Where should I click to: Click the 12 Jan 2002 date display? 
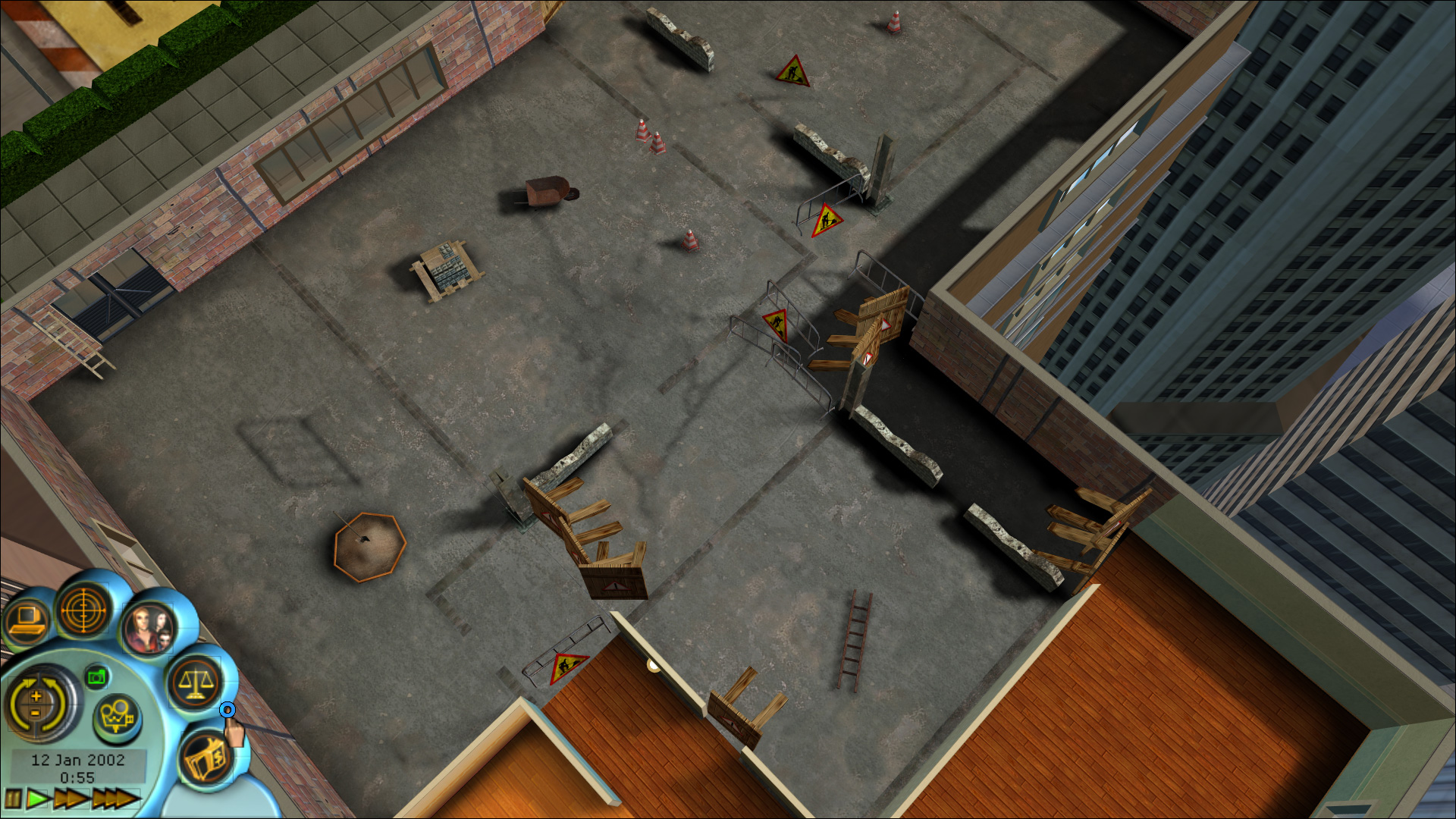pos(78,759)
